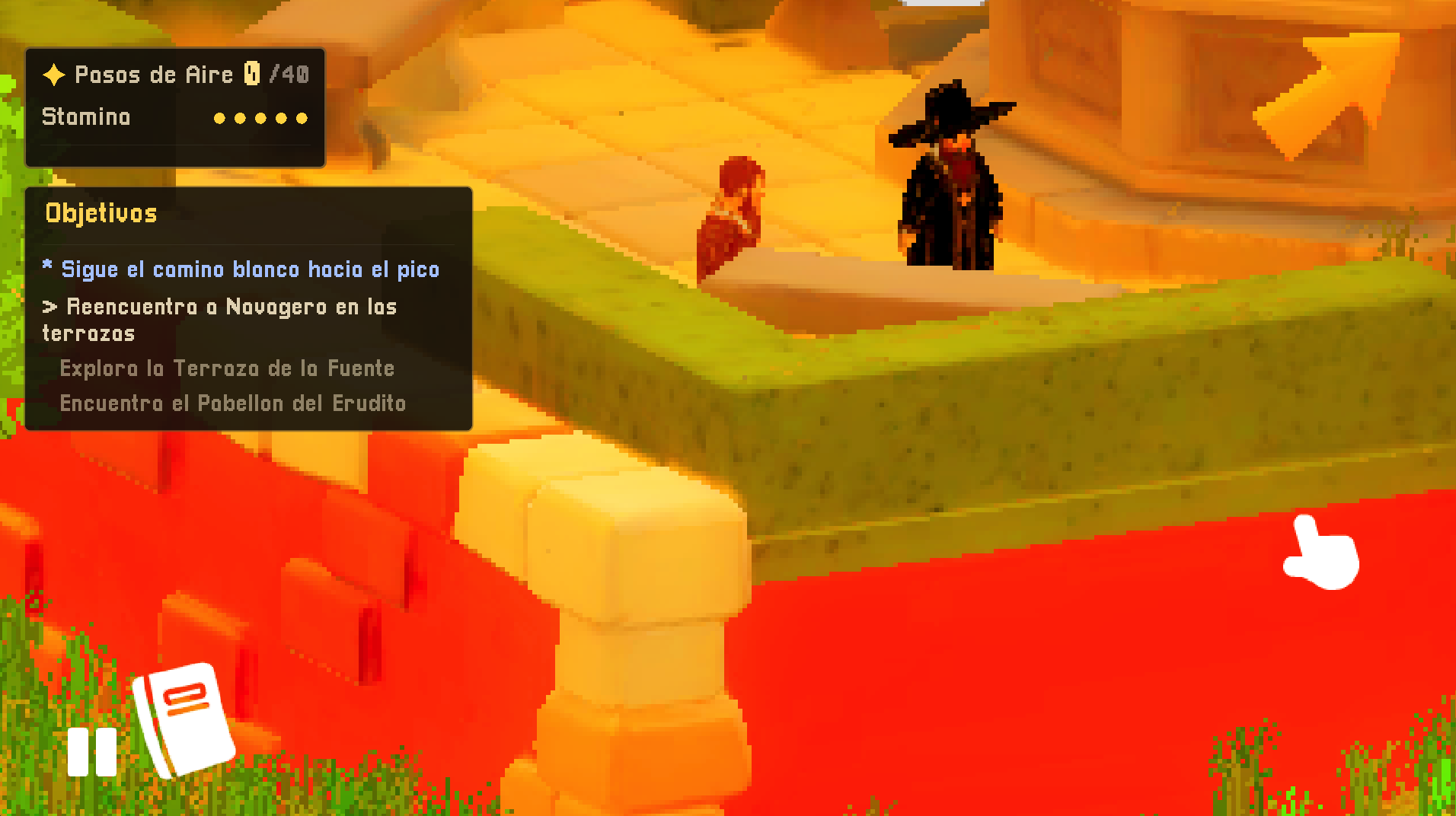Toggle completion of Explora la Terraza de la Fuente
1456x816 pixels.
227,368
